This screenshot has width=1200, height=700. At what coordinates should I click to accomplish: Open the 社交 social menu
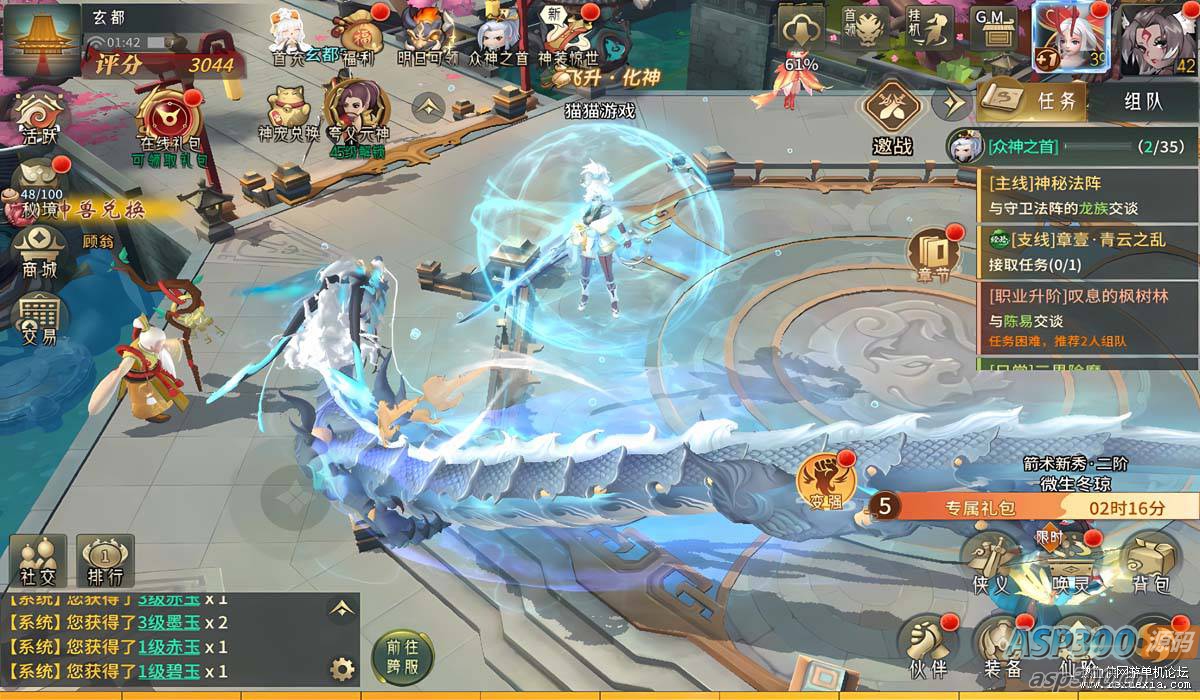[x=40, y=562]
